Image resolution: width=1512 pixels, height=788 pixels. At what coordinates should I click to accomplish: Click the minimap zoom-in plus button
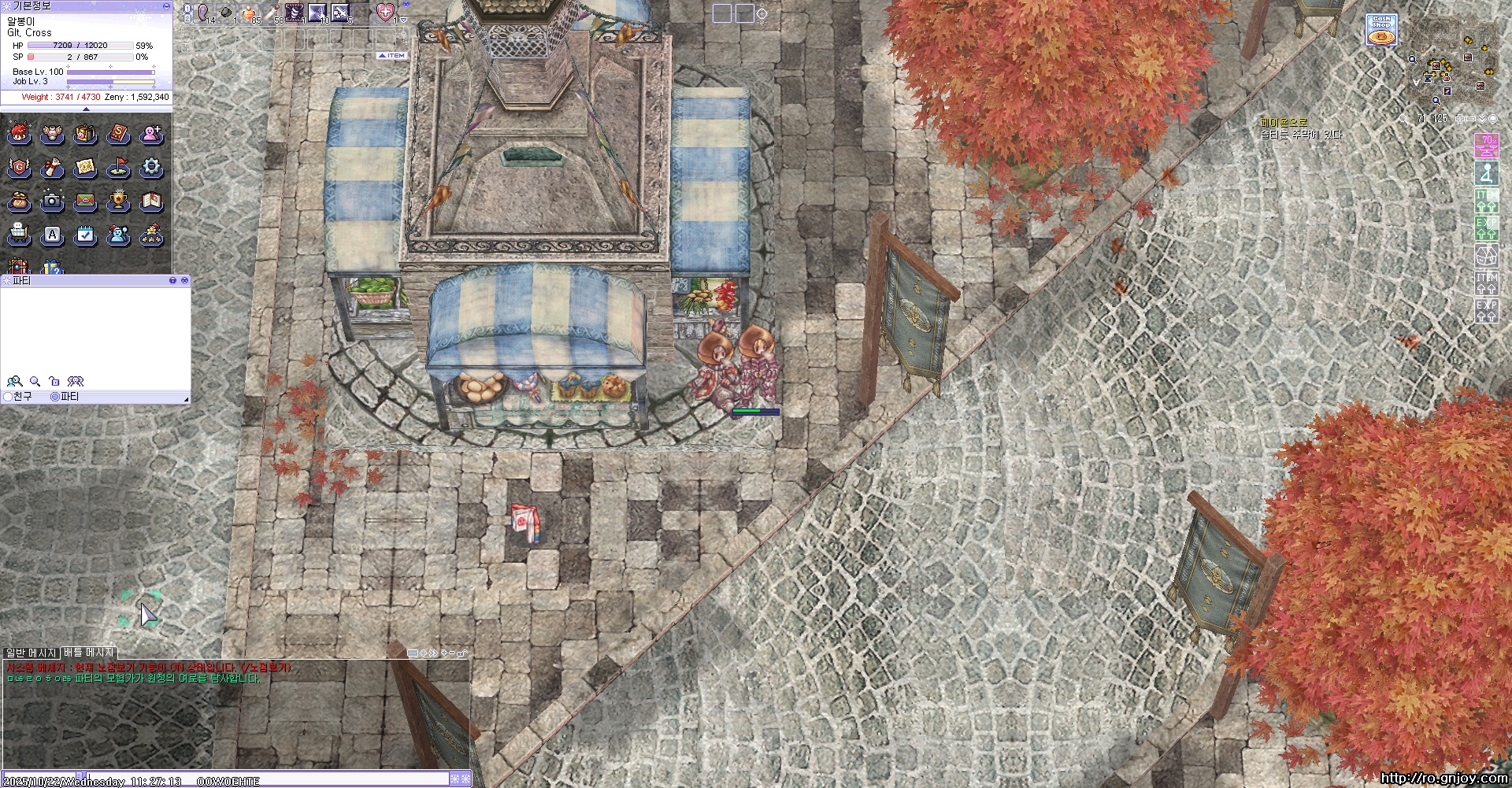[x=1459, y=119]
